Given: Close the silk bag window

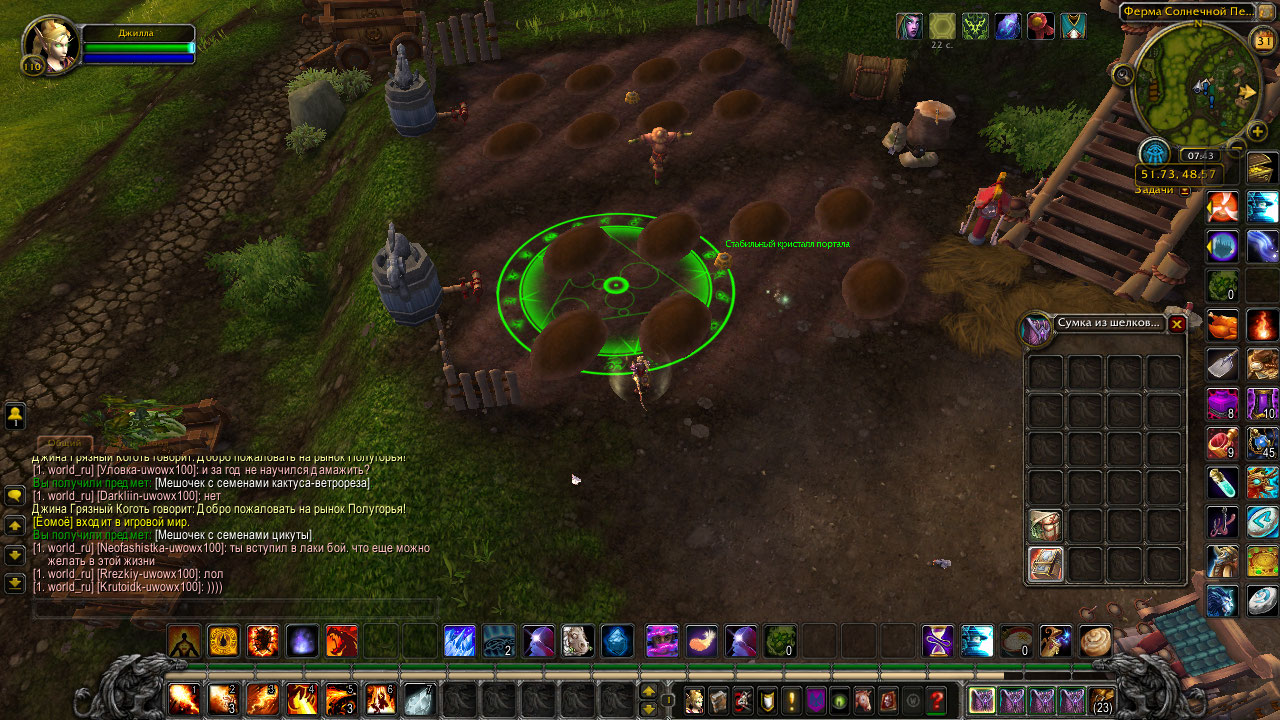Looking at the screenshot, I should pyautogui.click(x=1177, y=324).
